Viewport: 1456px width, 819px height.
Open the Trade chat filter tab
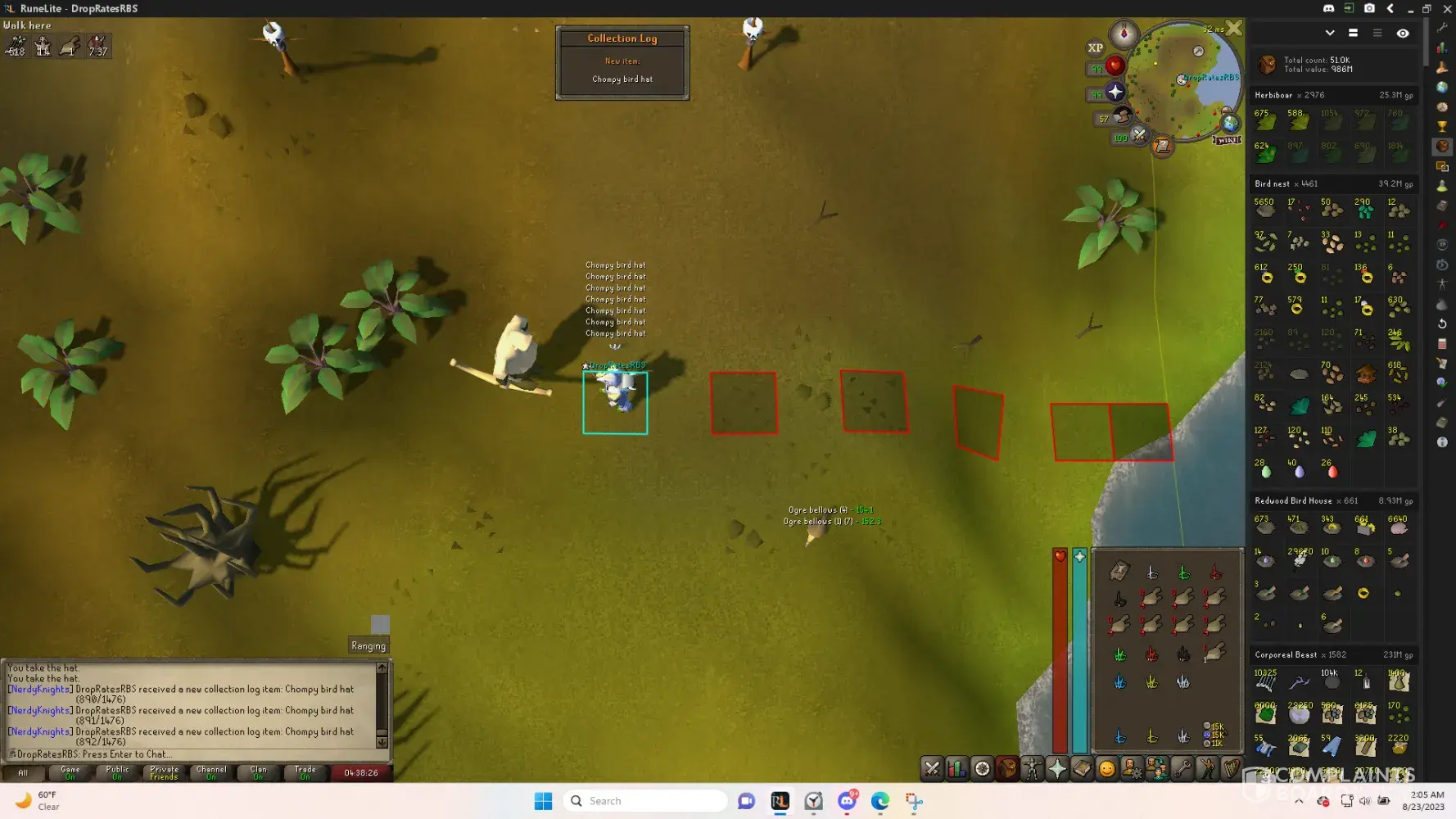pyautogui.click(x=305, y=772)
